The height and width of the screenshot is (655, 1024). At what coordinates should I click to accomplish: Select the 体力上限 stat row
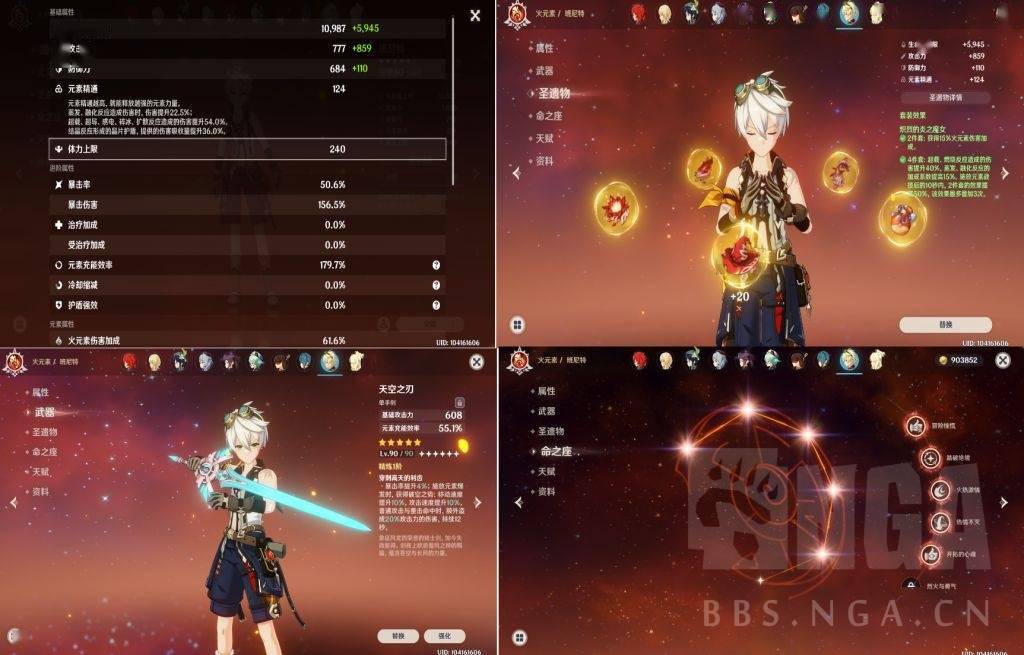pyautogui.click(x=247, y=149)
